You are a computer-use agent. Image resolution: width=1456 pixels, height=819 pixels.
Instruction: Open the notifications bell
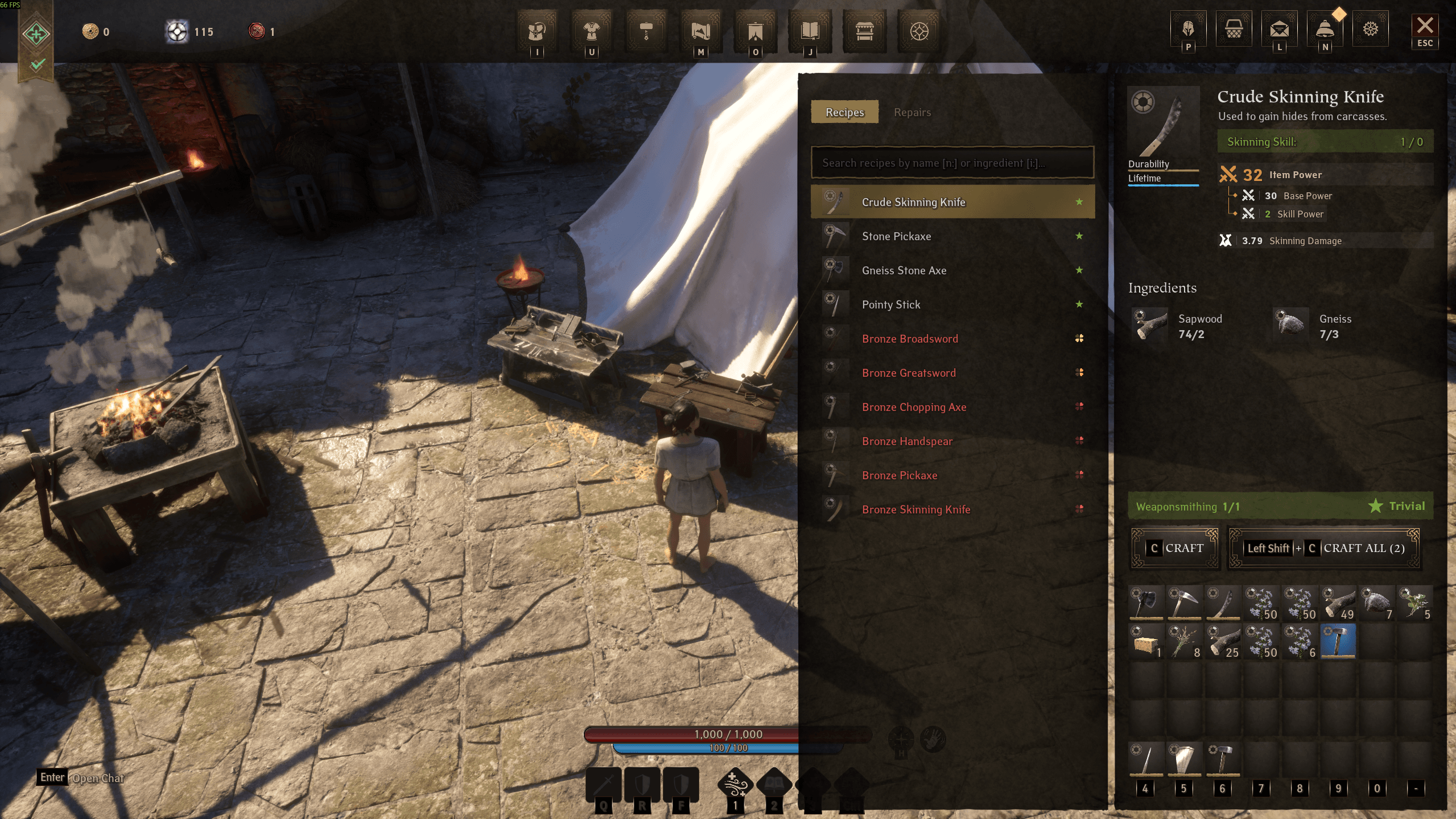coord(1325,28)
